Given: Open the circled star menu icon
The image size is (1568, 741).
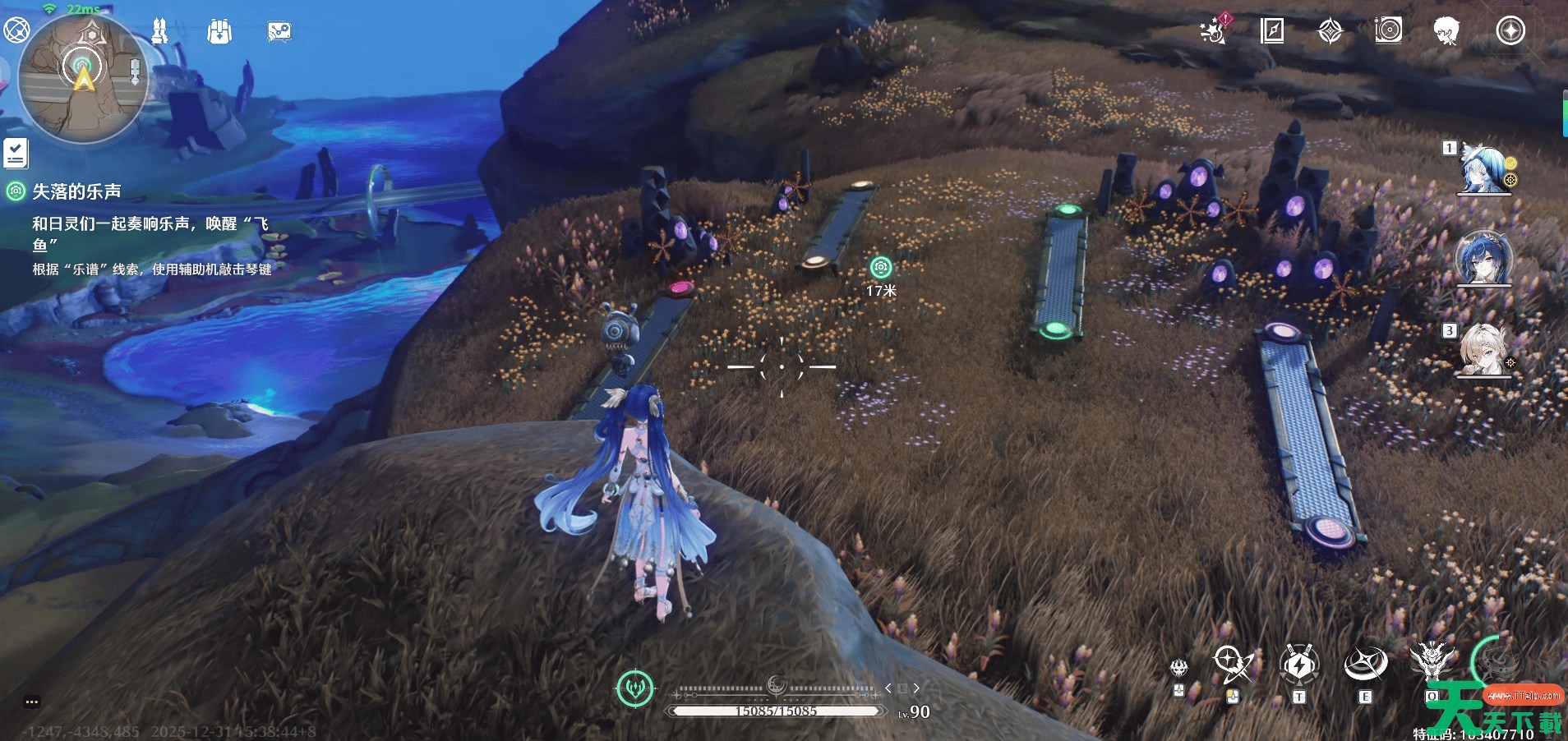Looking at the screenshot, I should pyautogui.click(x=1510, y=31).
